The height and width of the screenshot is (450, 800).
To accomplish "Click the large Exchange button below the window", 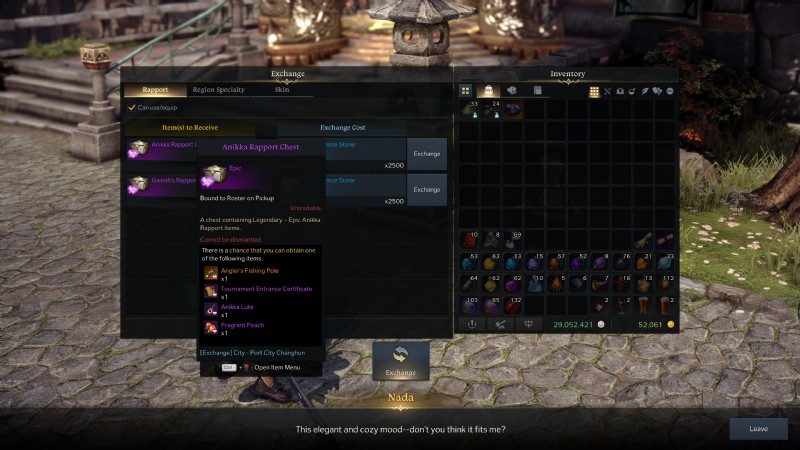I will tap(400, 361).
